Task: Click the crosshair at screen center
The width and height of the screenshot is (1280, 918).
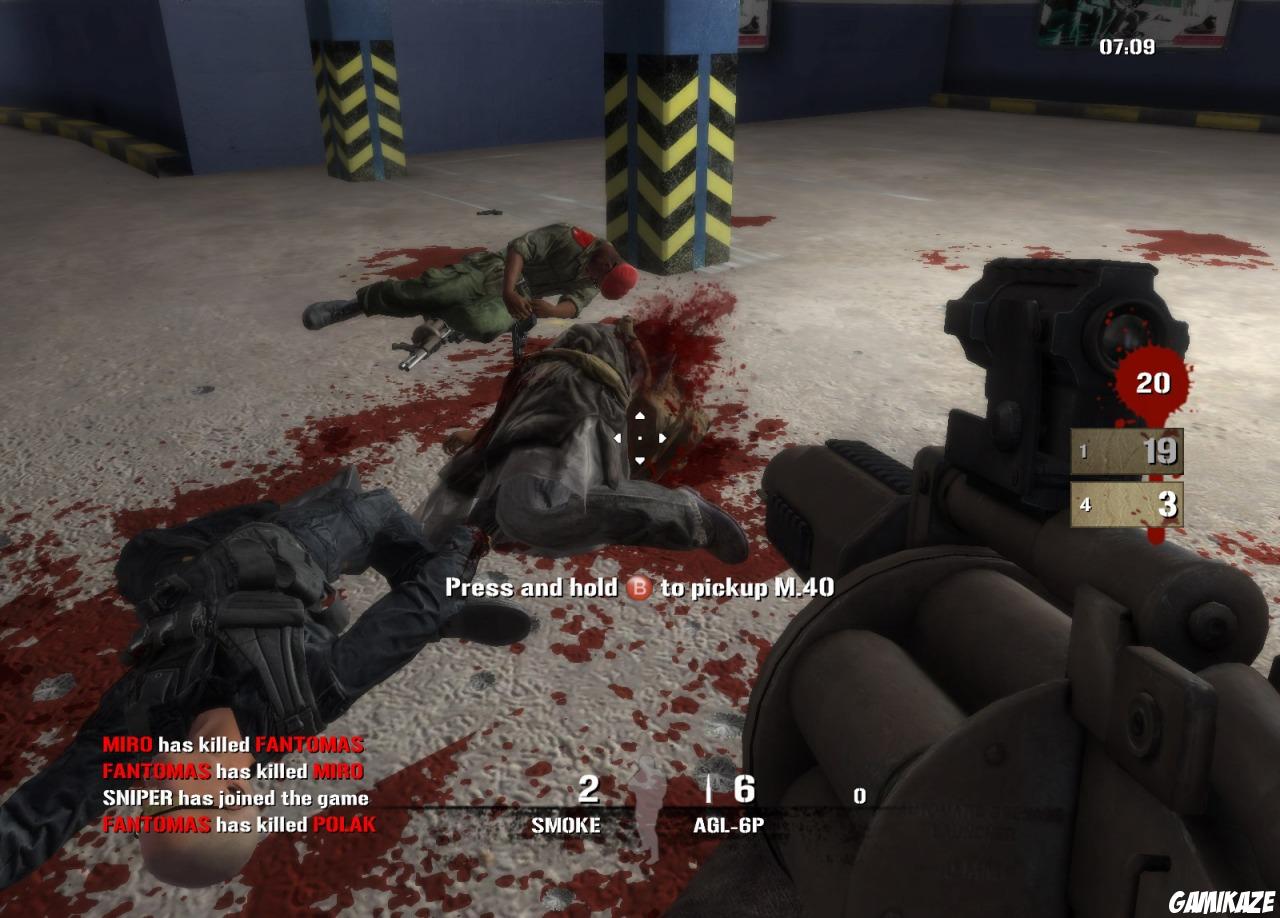Action: 640,436
